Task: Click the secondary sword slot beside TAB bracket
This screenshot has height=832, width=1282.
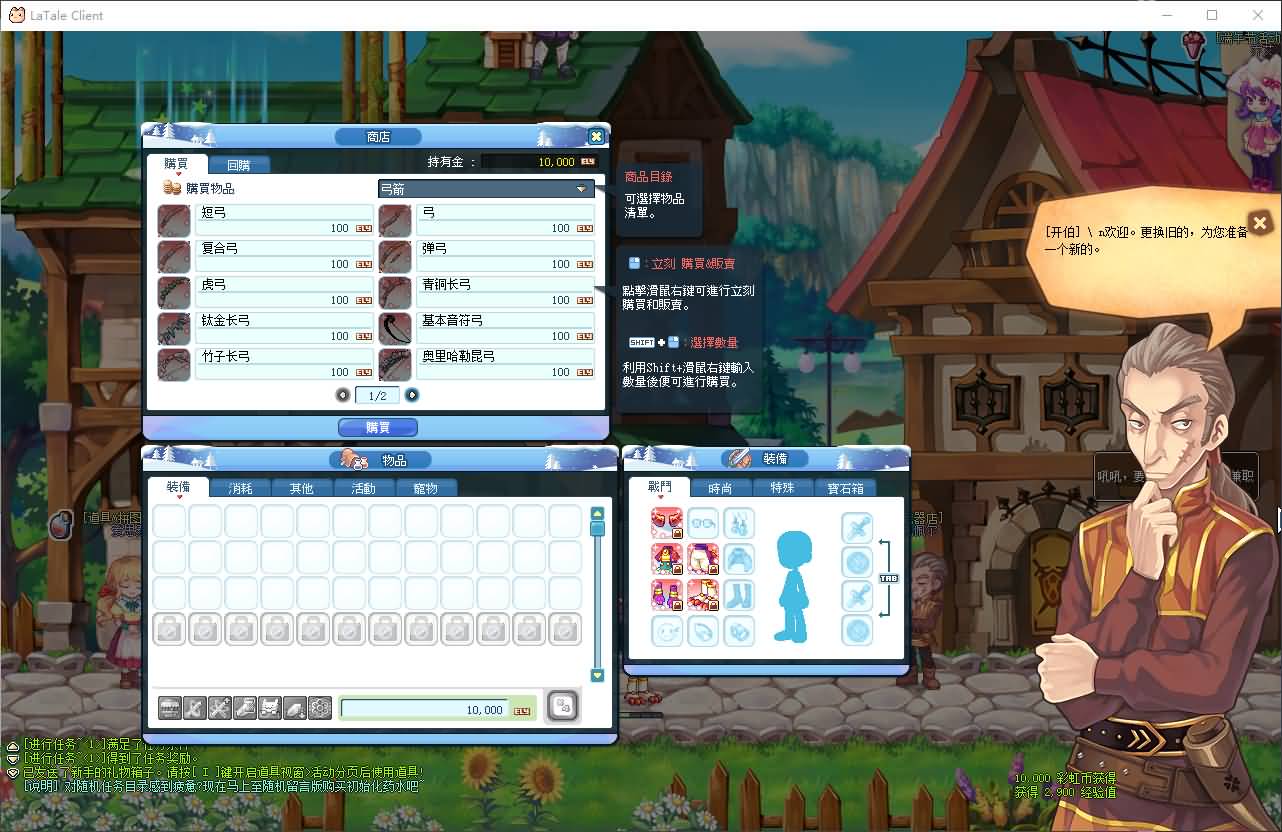Action: point(857,593)
